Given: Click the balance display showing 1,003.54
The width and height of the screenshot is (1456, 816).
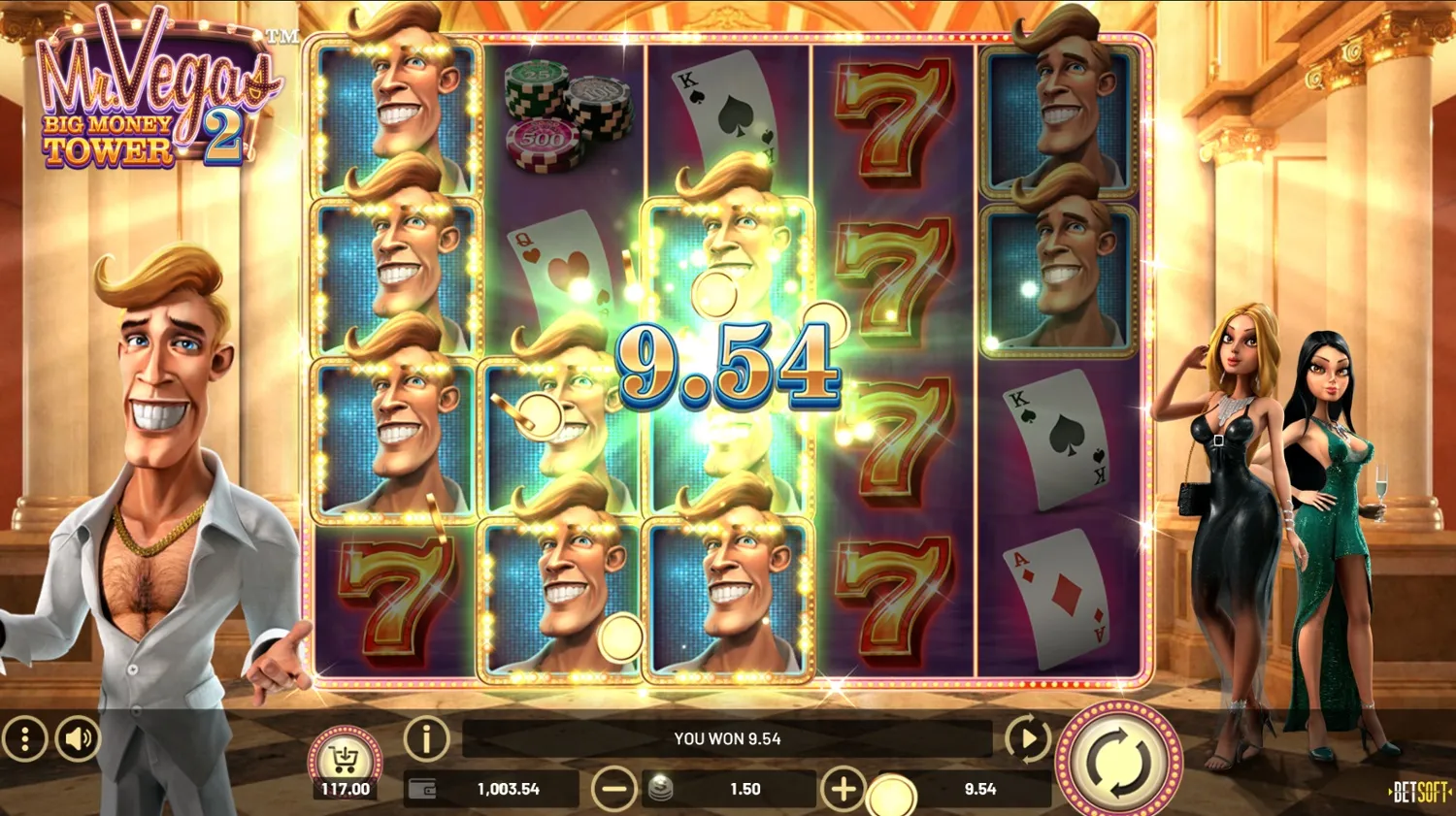Looking at the screenshot, I should pyautogui.click(x=507, y=789).
